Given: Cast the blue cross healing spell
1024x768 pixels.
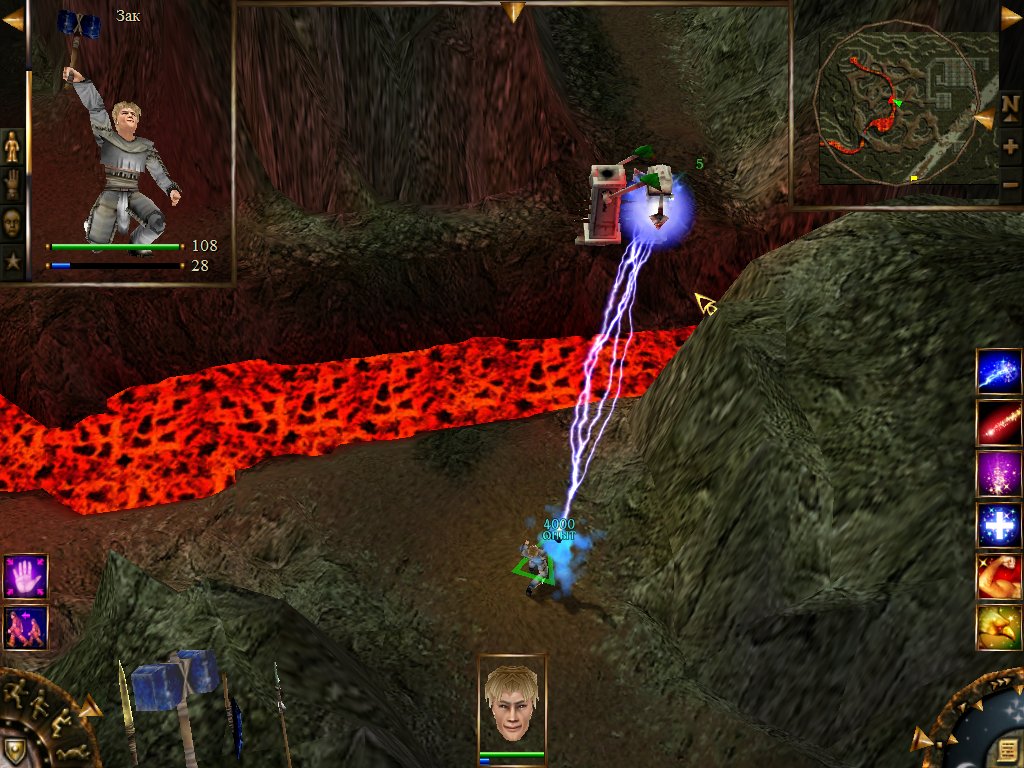Looking at the screenshot, I should click(x=998, y=525).
